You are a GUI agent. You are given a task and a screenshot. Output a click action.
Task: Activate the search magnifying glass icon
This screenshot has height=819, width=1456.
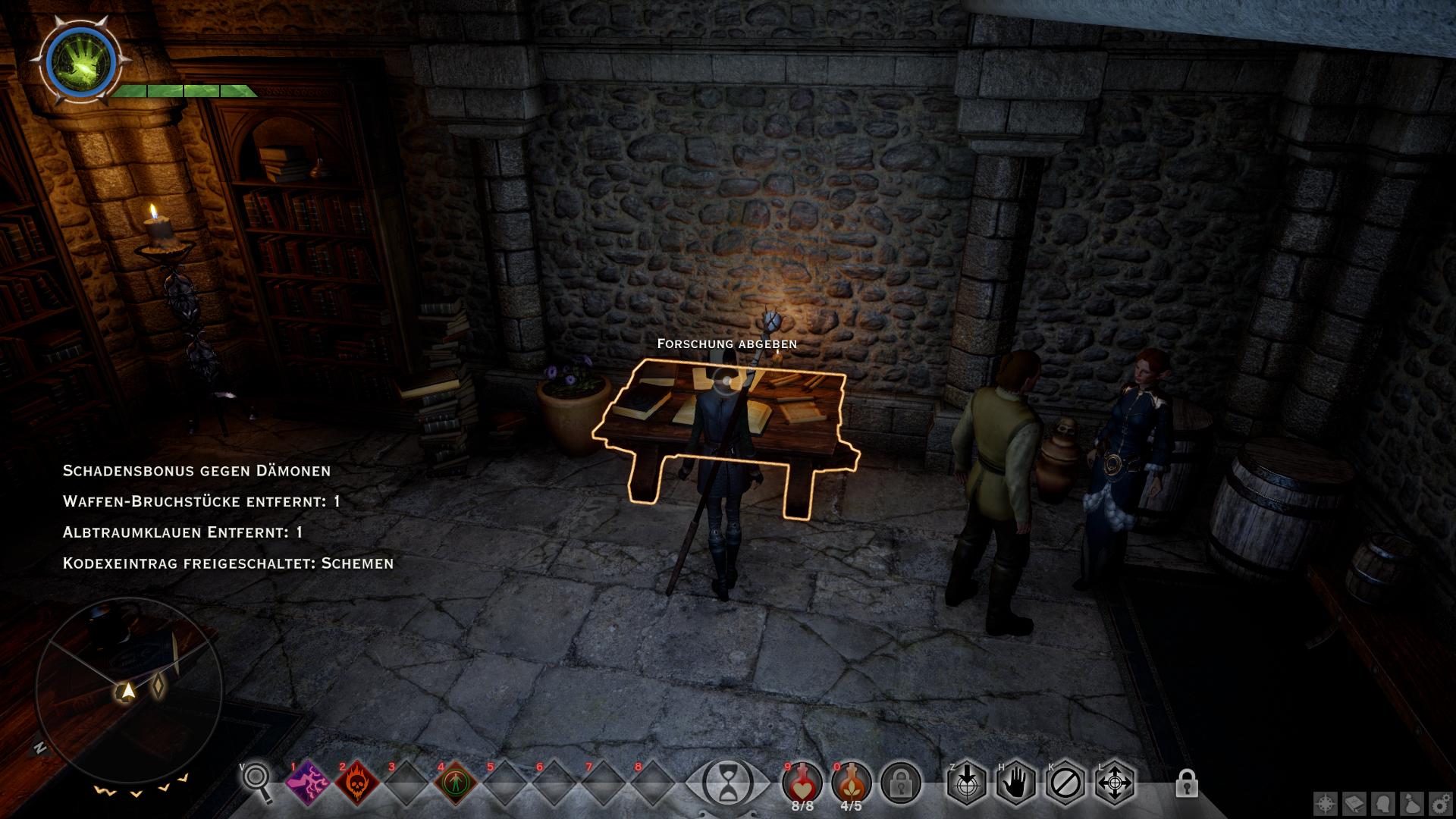[258, 783]
